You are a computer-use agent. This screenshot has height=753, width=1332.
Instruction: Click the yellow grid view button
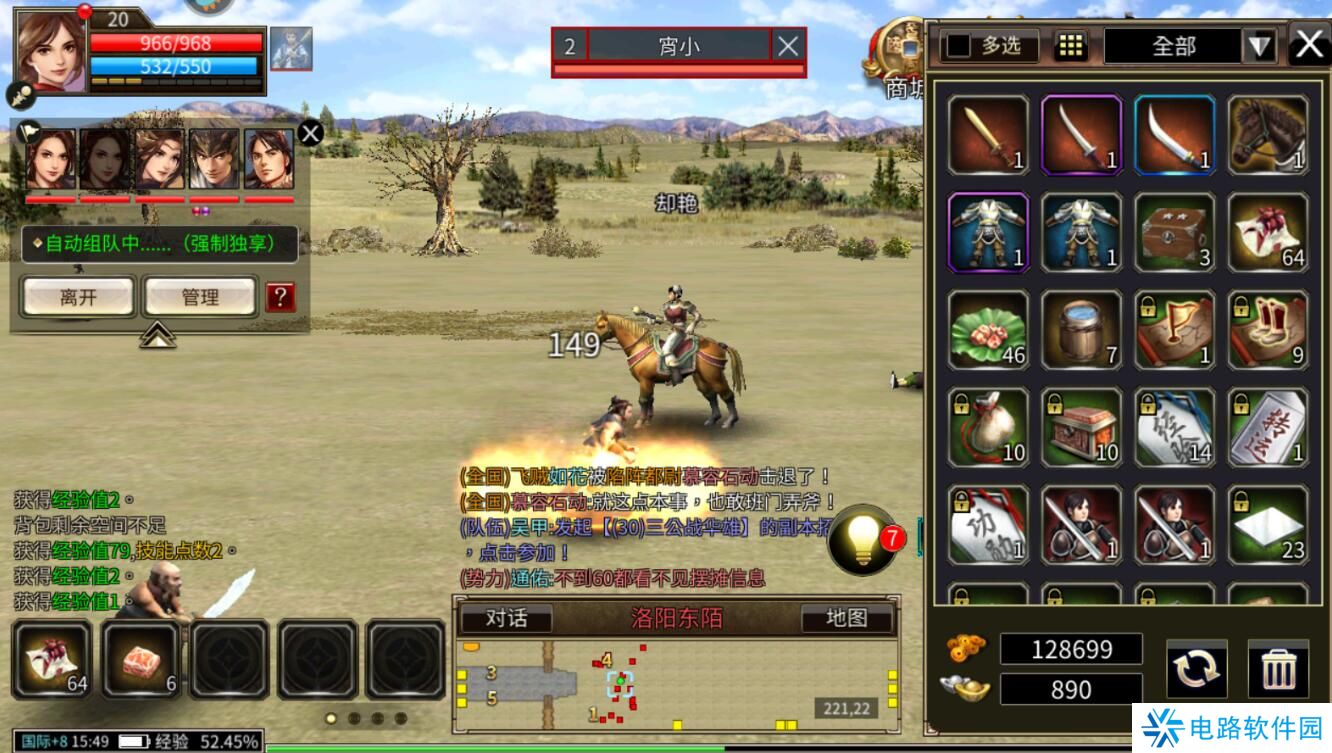coord(1071,46)
